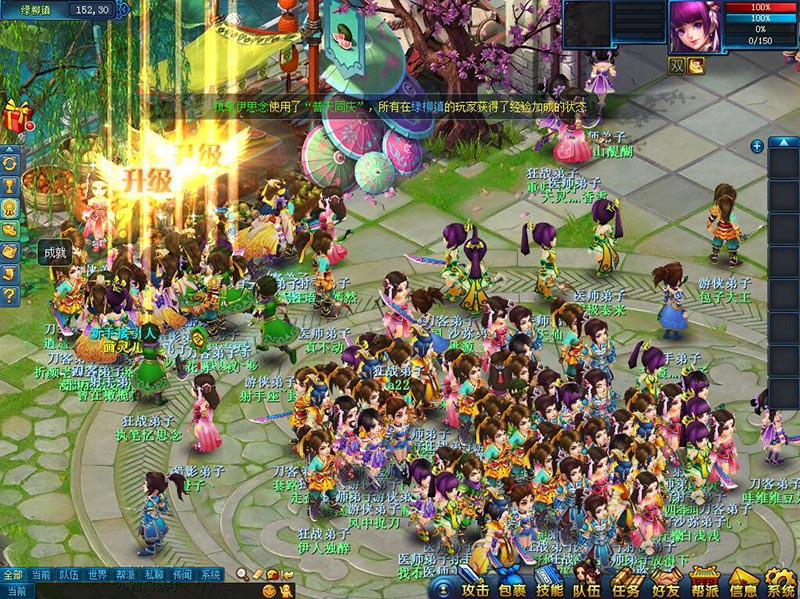Image resolution: width=800 pixels, height=599 pixels.
Task: Open the 系统 (System) menu
Action: point(780,586)
